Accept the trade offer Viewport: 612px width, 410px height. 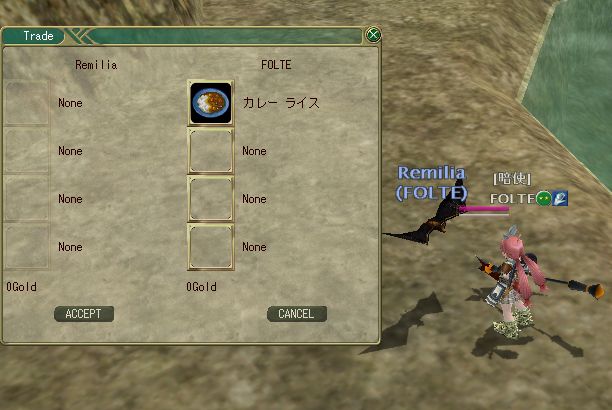(83, 314)
